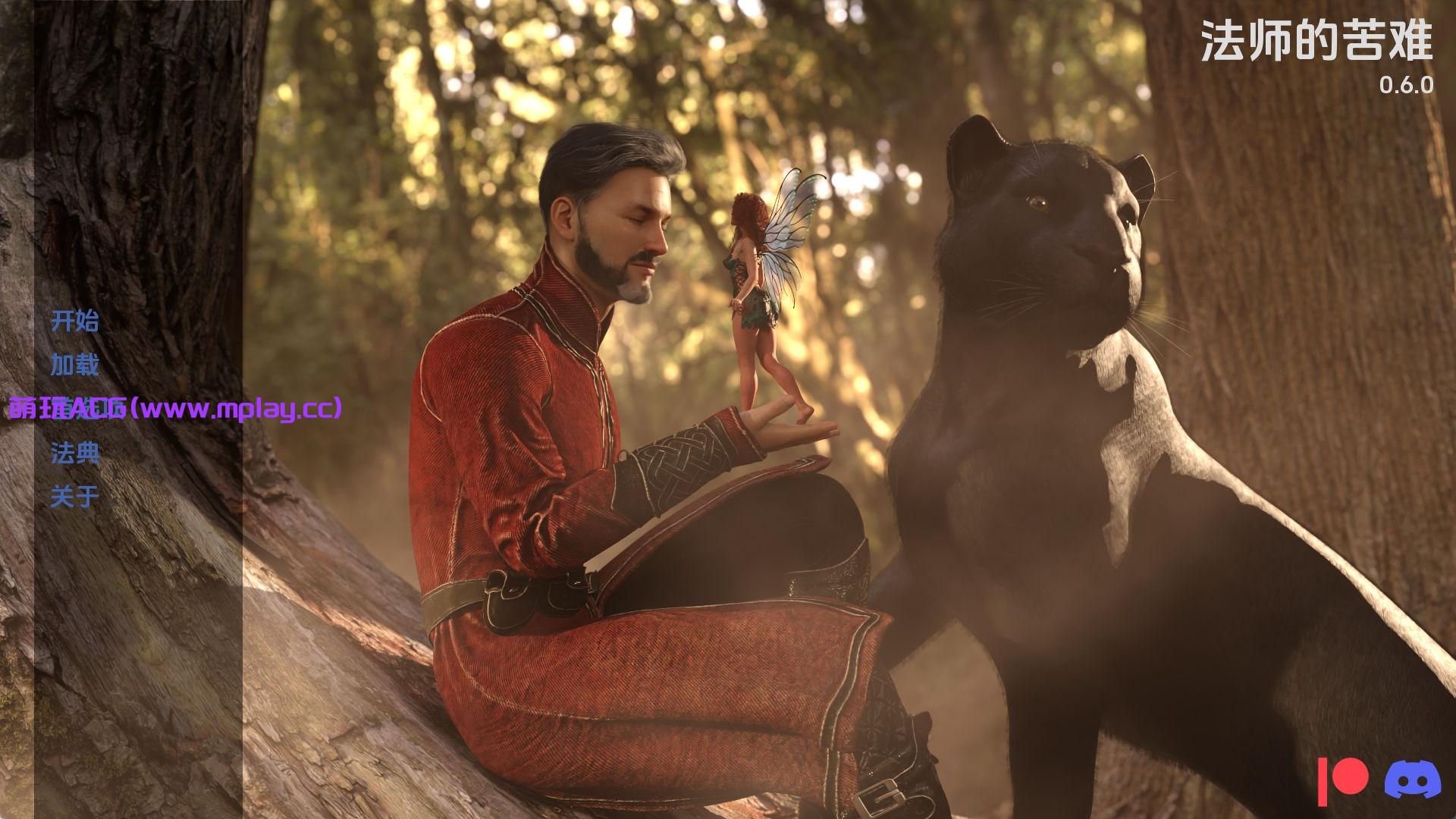Open the 法典 codex entry
Image resolution: width=1456 pixels, height=819 pixels.
[74, 453]
